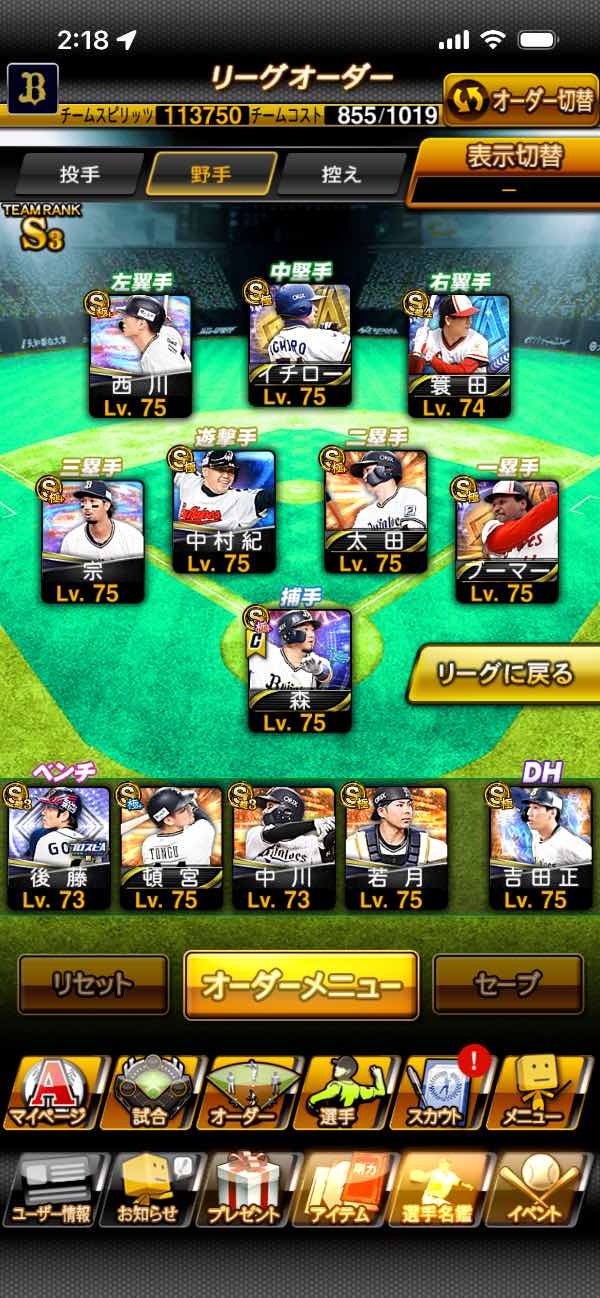Save the lineup with セーブ
This screenshot has width=600, height=1298.
pos(508,984)
